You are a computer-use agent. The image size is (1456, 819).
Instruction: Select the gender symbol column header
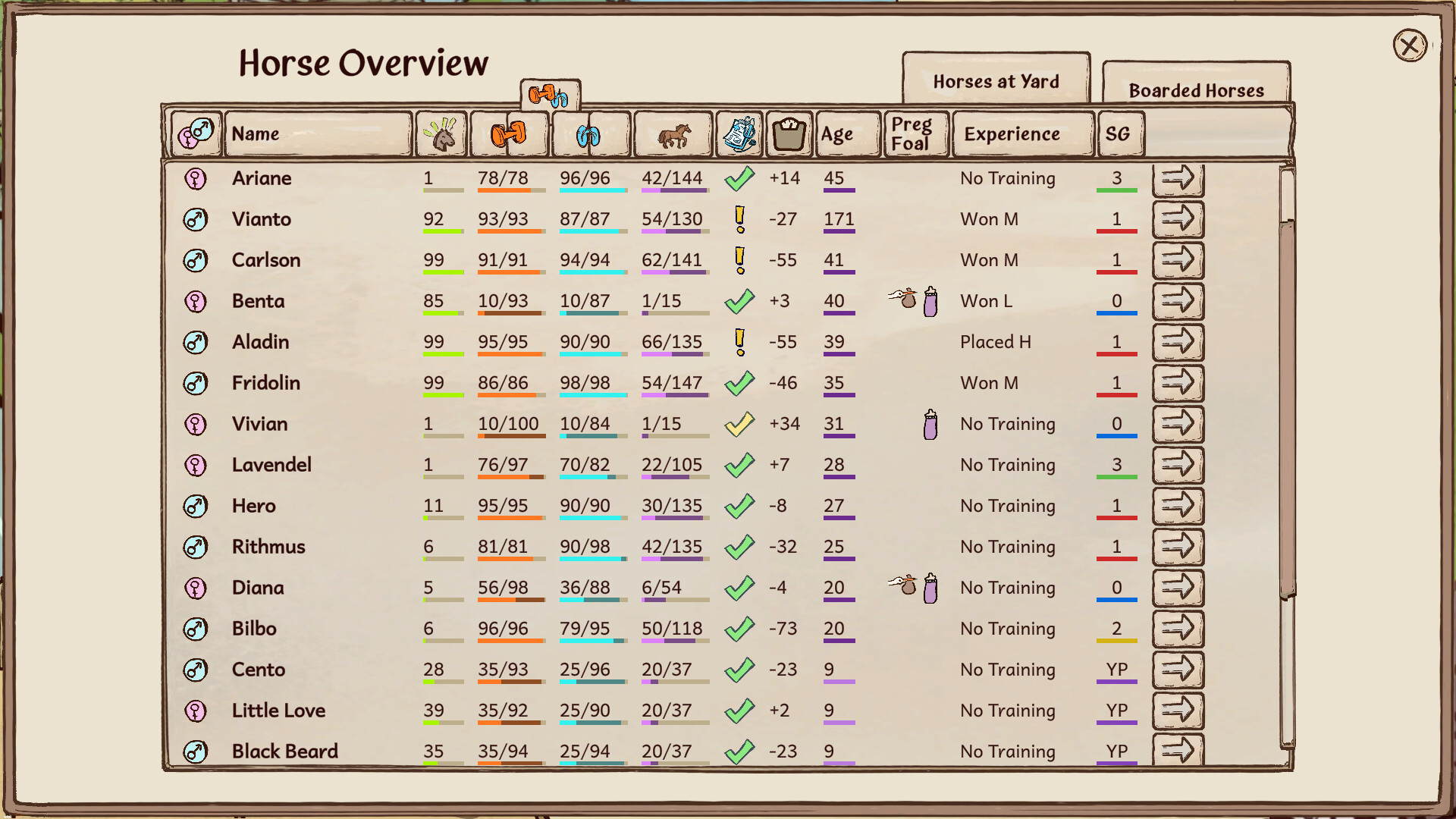(x=196, y=133)
